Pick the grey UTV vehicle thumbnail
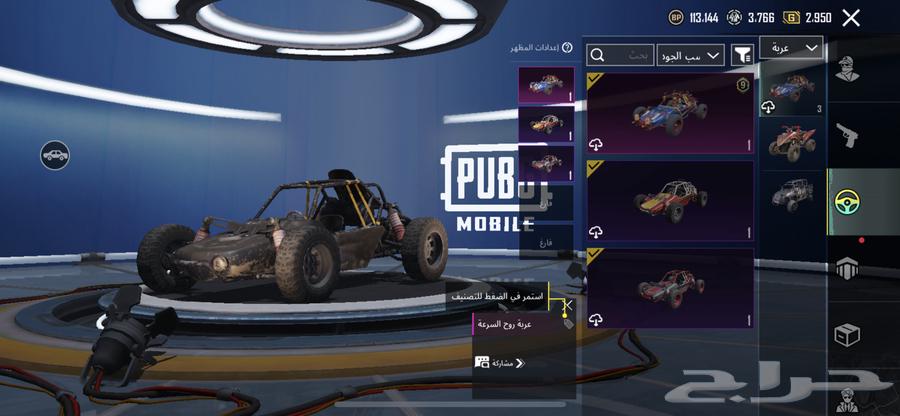 (793, 195)
